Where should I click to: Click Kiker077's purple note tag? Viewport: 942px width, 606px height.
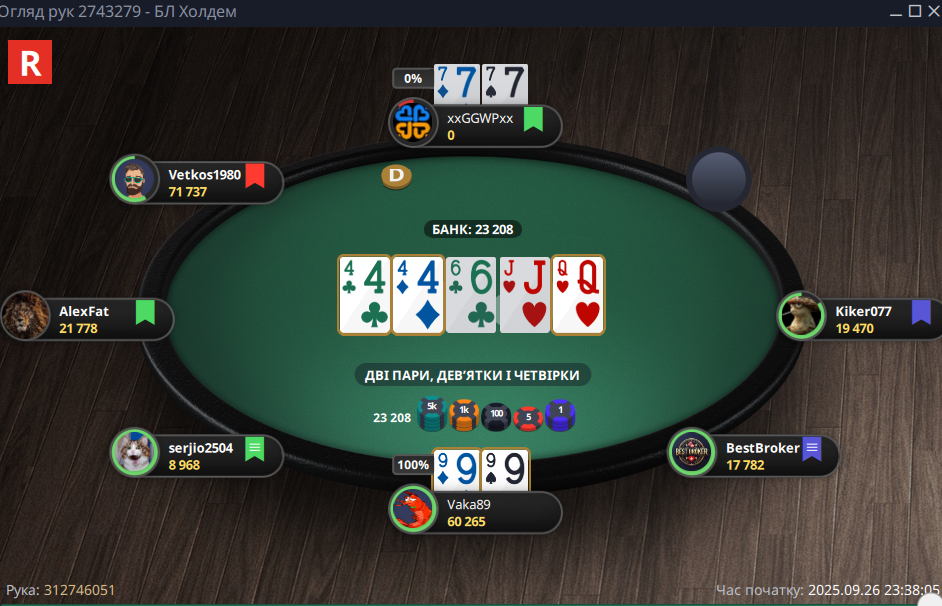click(x=921, y=313)
